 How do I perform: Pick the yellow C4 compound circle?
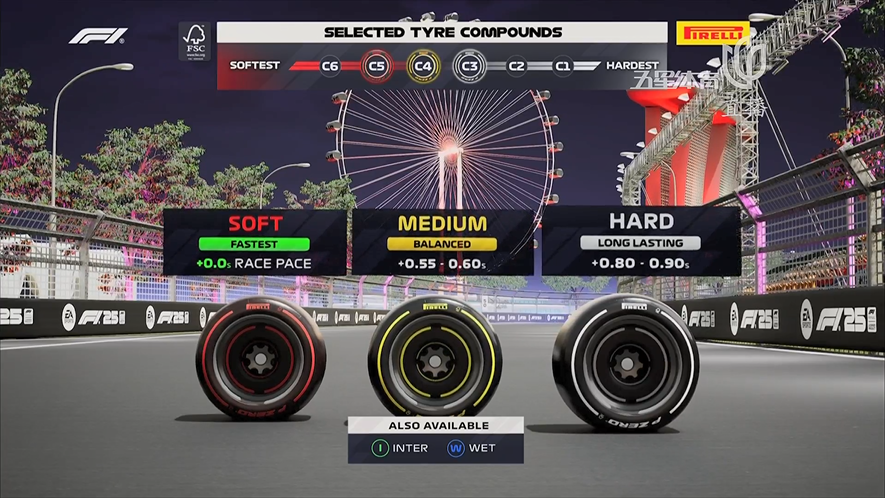[423, 65]
